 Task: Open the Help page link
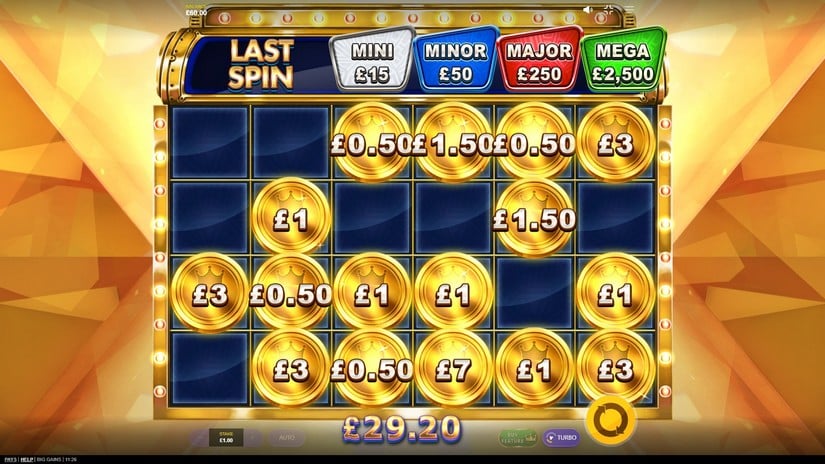(27, 459)
